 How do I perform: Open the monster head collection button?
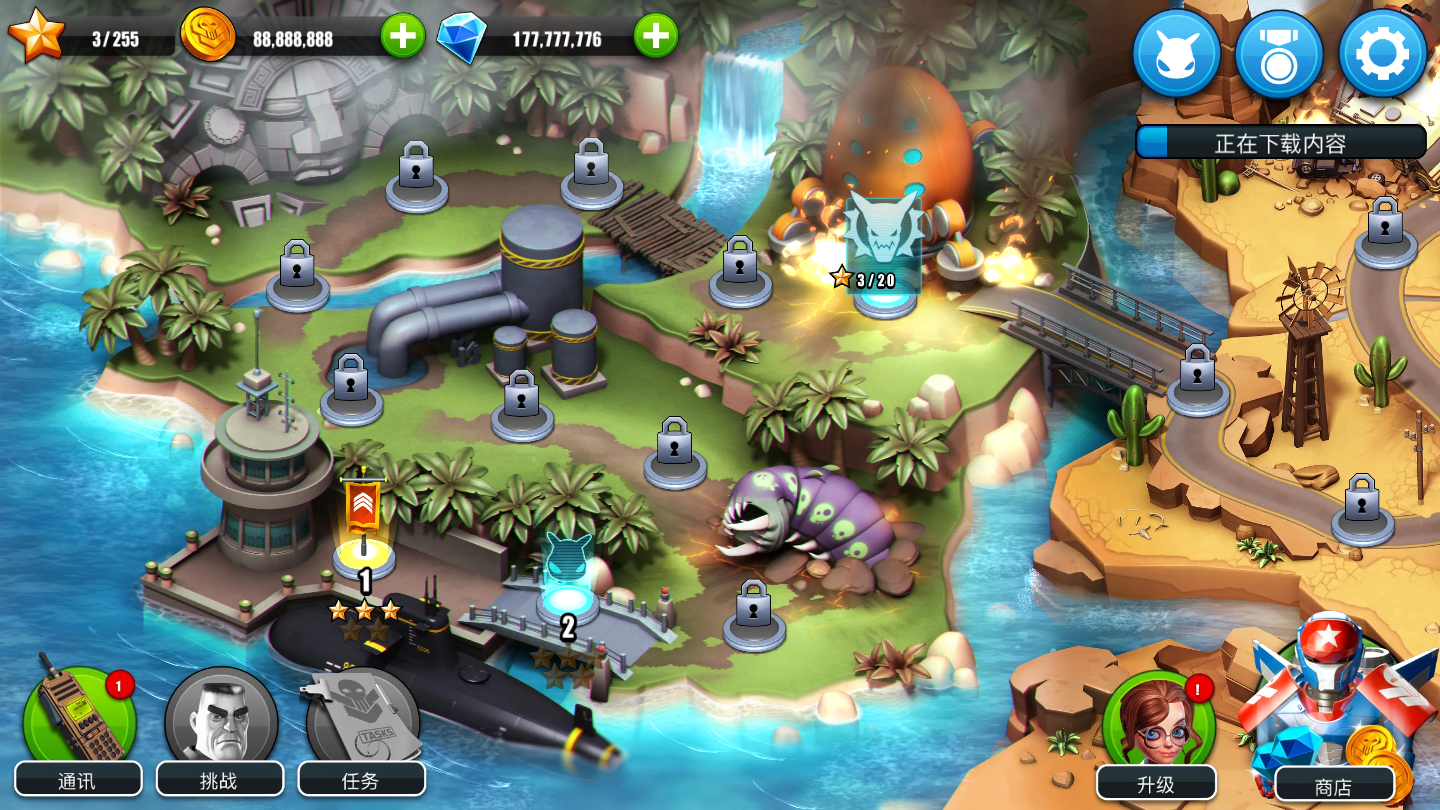1176,54
